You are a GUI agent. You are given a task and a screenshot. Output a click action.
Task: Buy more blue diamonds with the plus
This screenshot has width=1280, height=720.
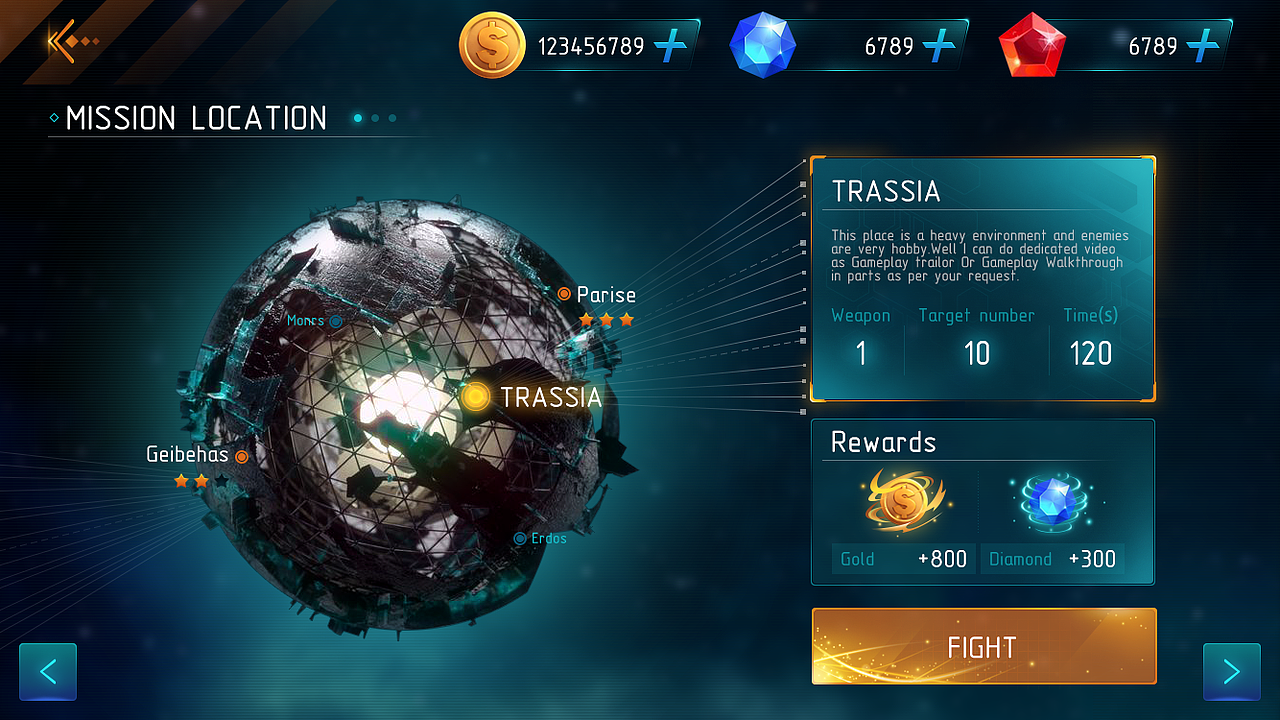[x=939, y=46]
